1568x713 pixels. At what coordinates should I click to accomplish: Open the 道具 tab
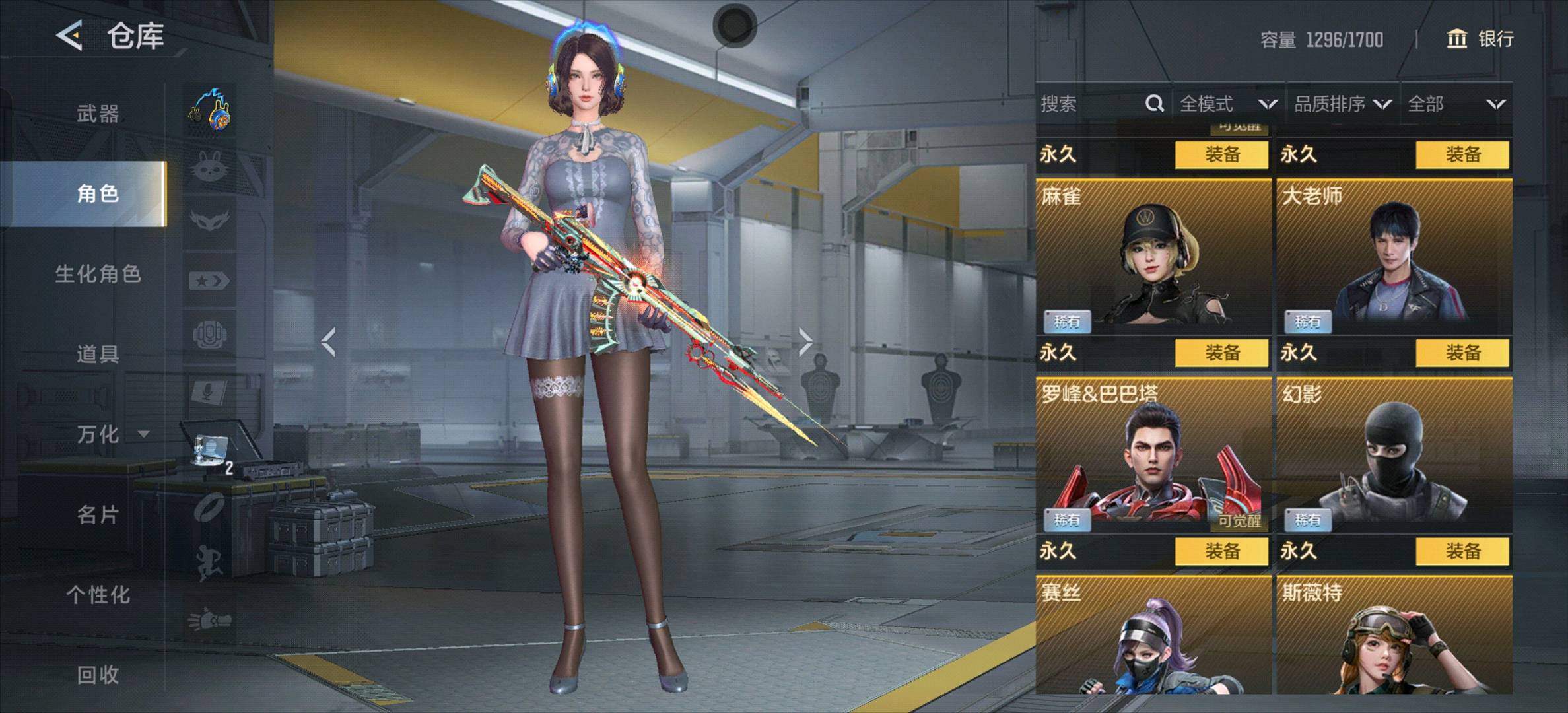click(98, 354)
